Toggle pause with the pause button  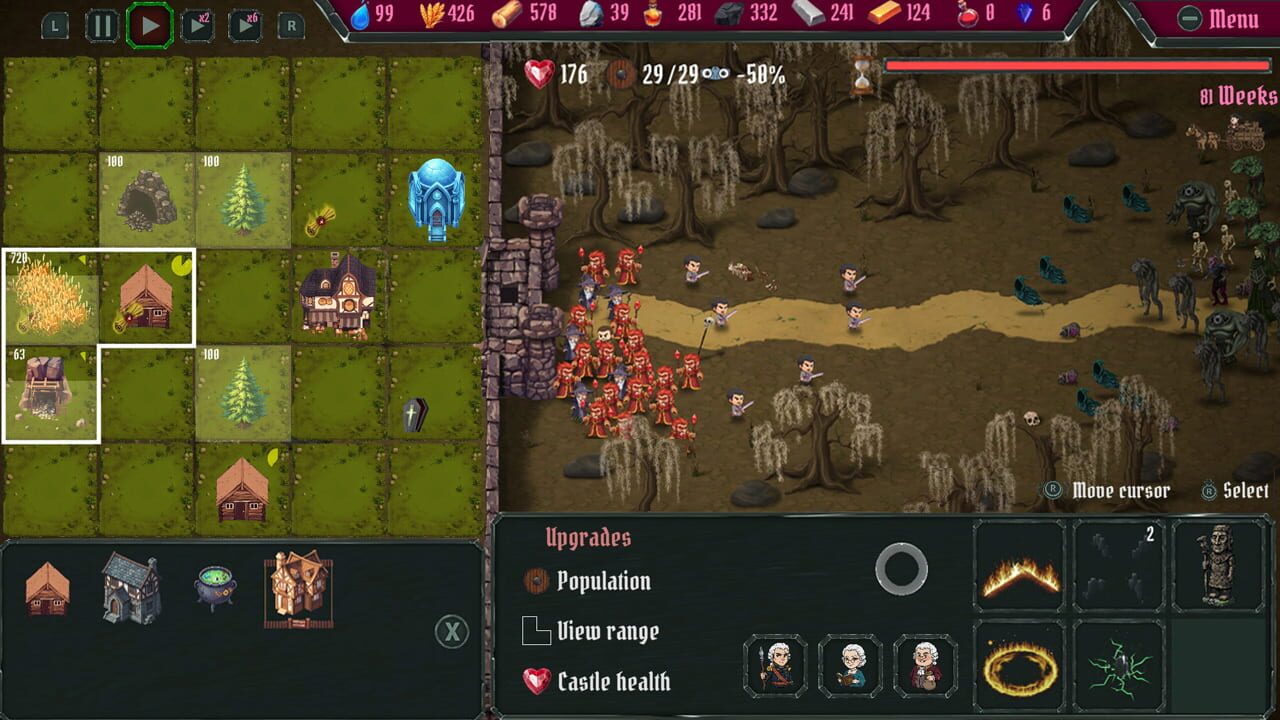[x=103, y=26]
